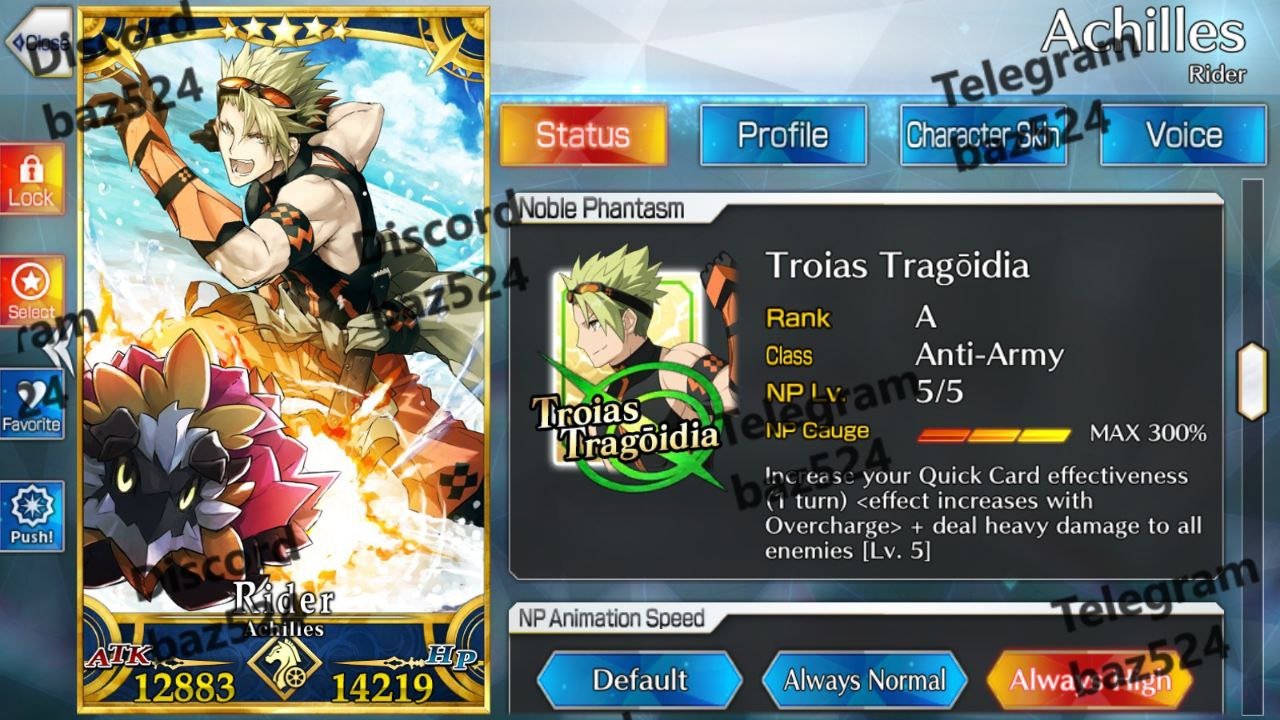Select Always High animation speed
The height and width of the screenshot is (720, 1280).
[1090, 681]
